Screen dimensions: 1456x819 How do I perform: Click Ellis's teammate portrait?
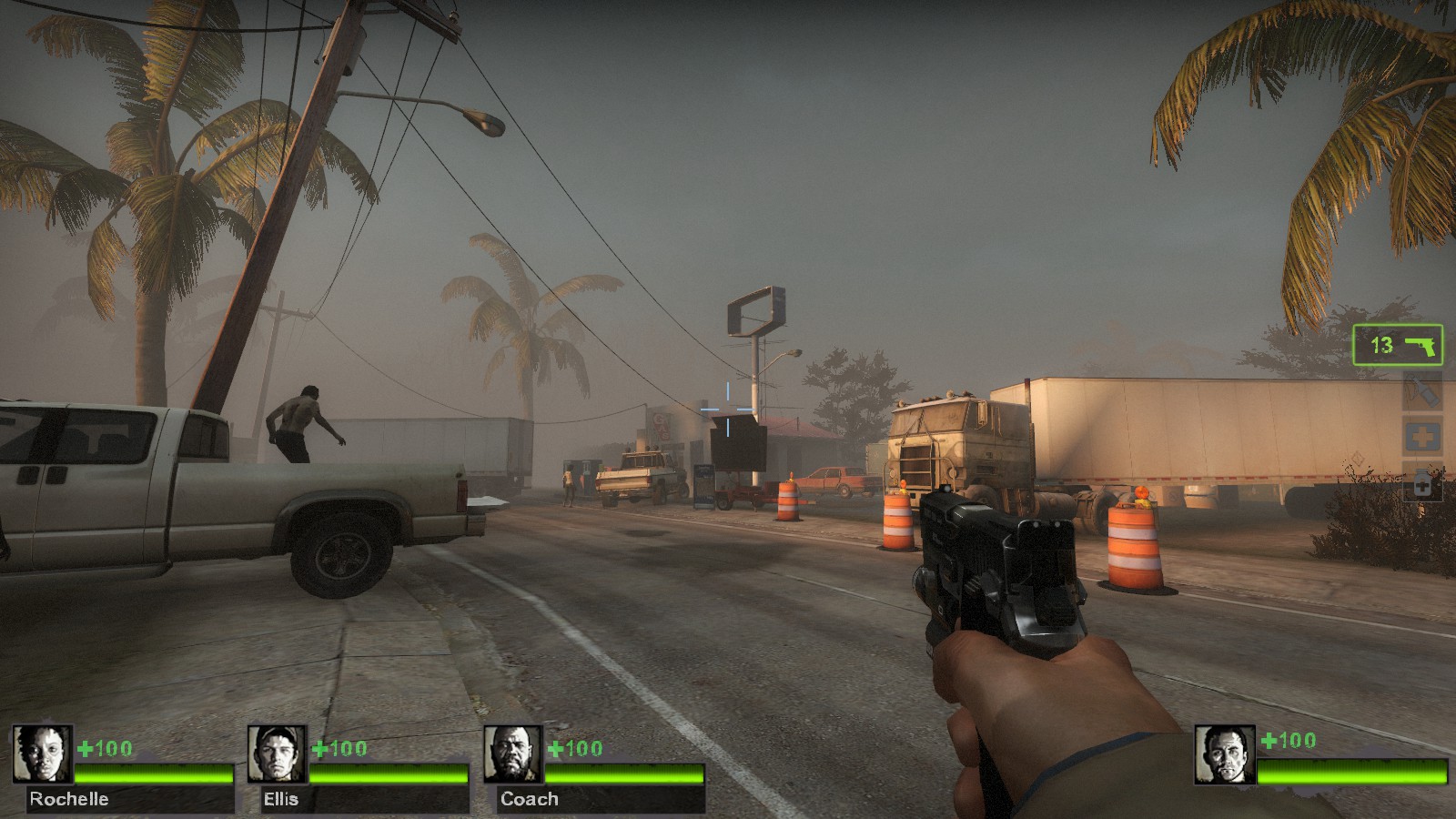[278, 753]
